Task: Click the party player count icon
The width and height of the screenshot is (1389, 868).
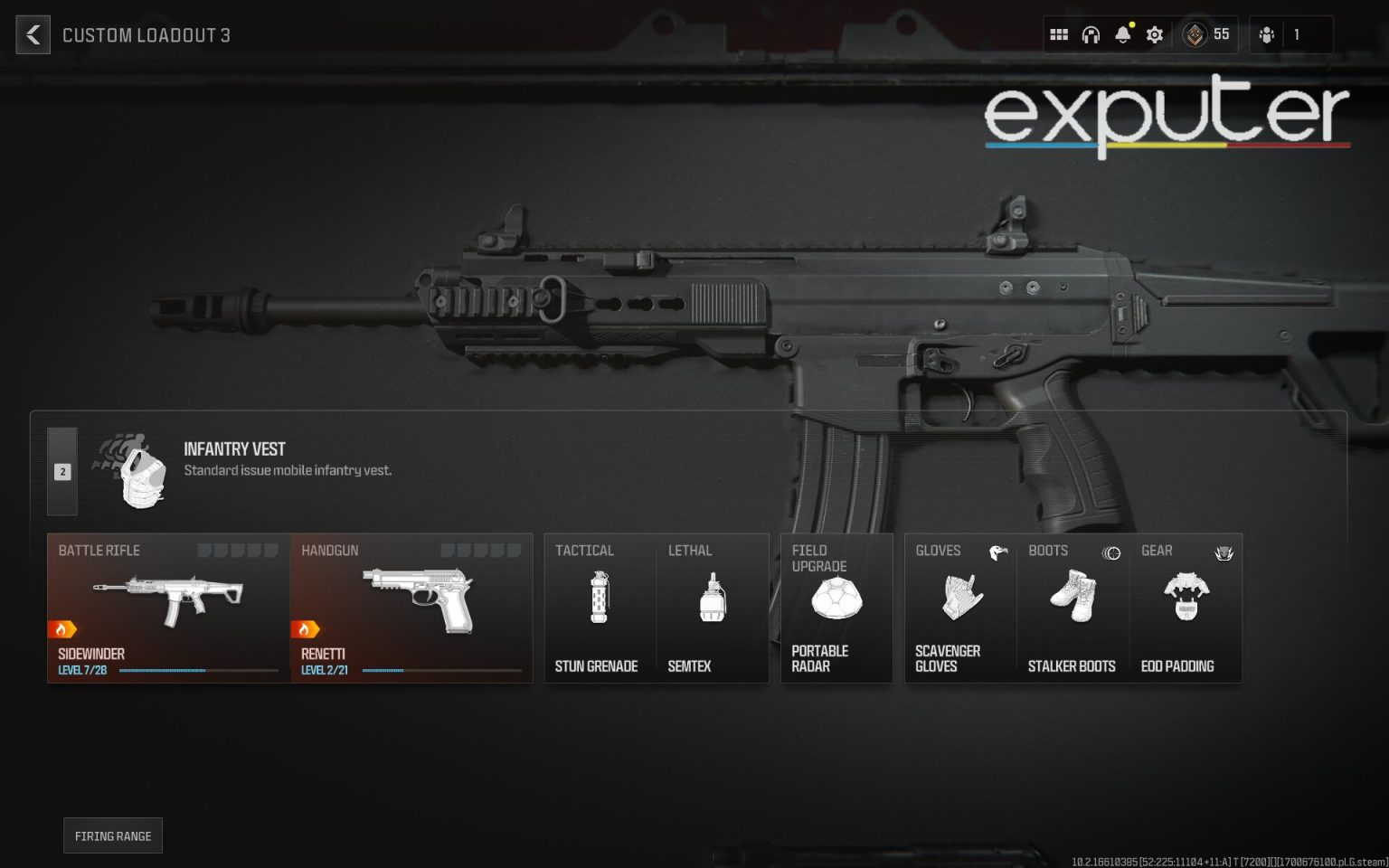Action: pos(1267,34)
